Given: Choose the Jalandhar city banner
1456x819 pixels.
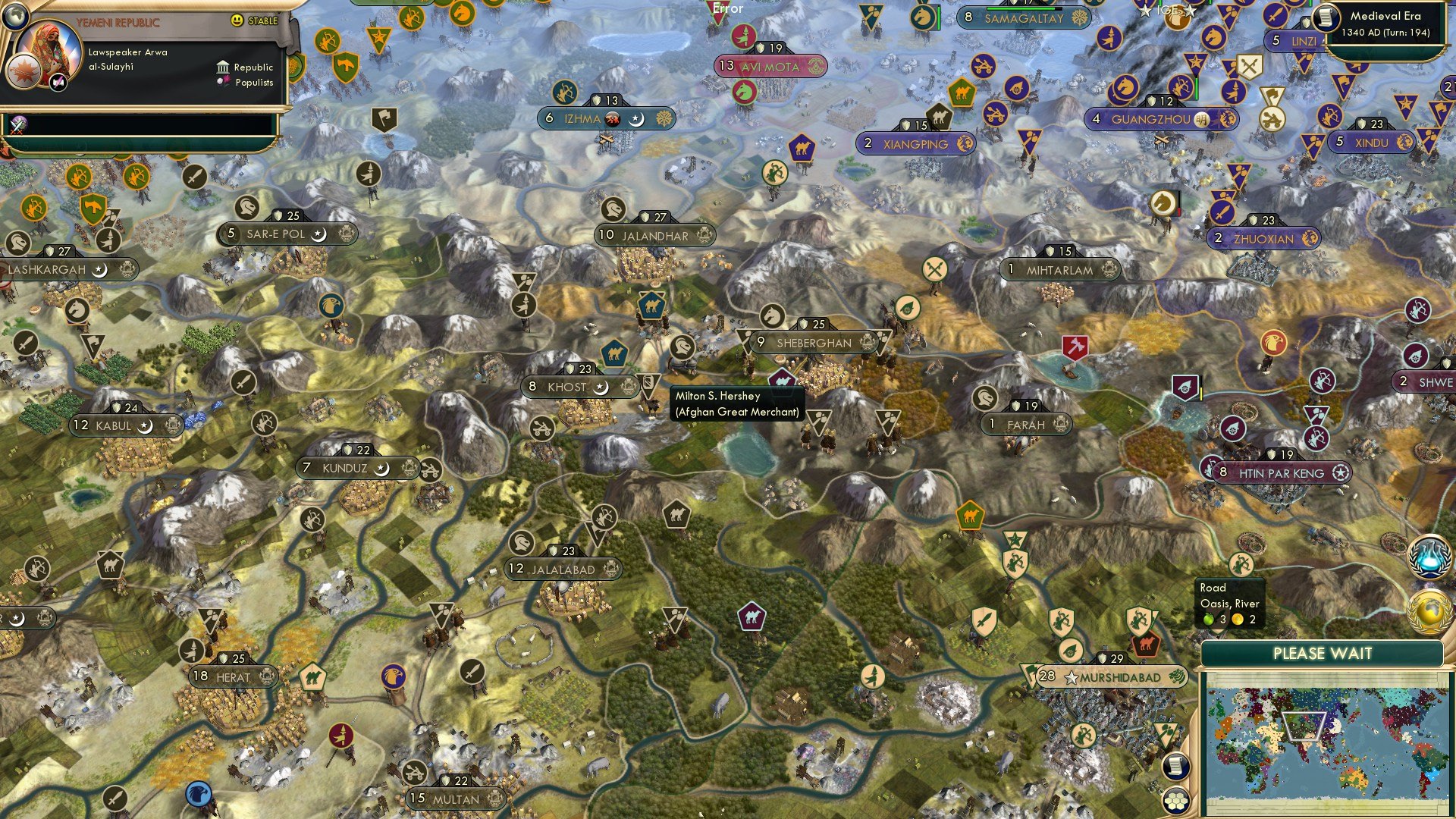Looking at the screenshot, I should (x=654, y=236).
